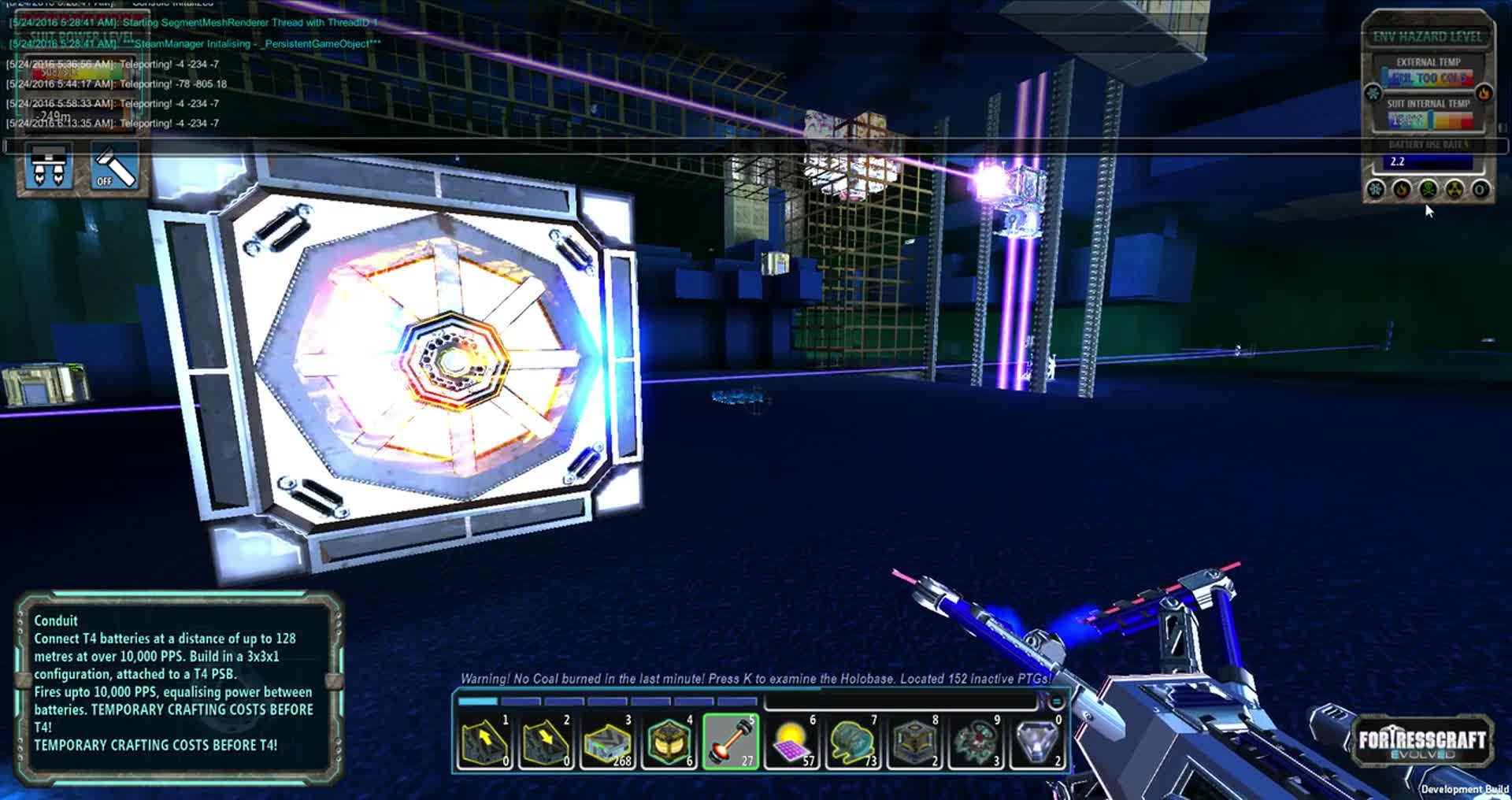Select the teal turbine item slot
The image size is (1512, 800).
pos(853,742)
